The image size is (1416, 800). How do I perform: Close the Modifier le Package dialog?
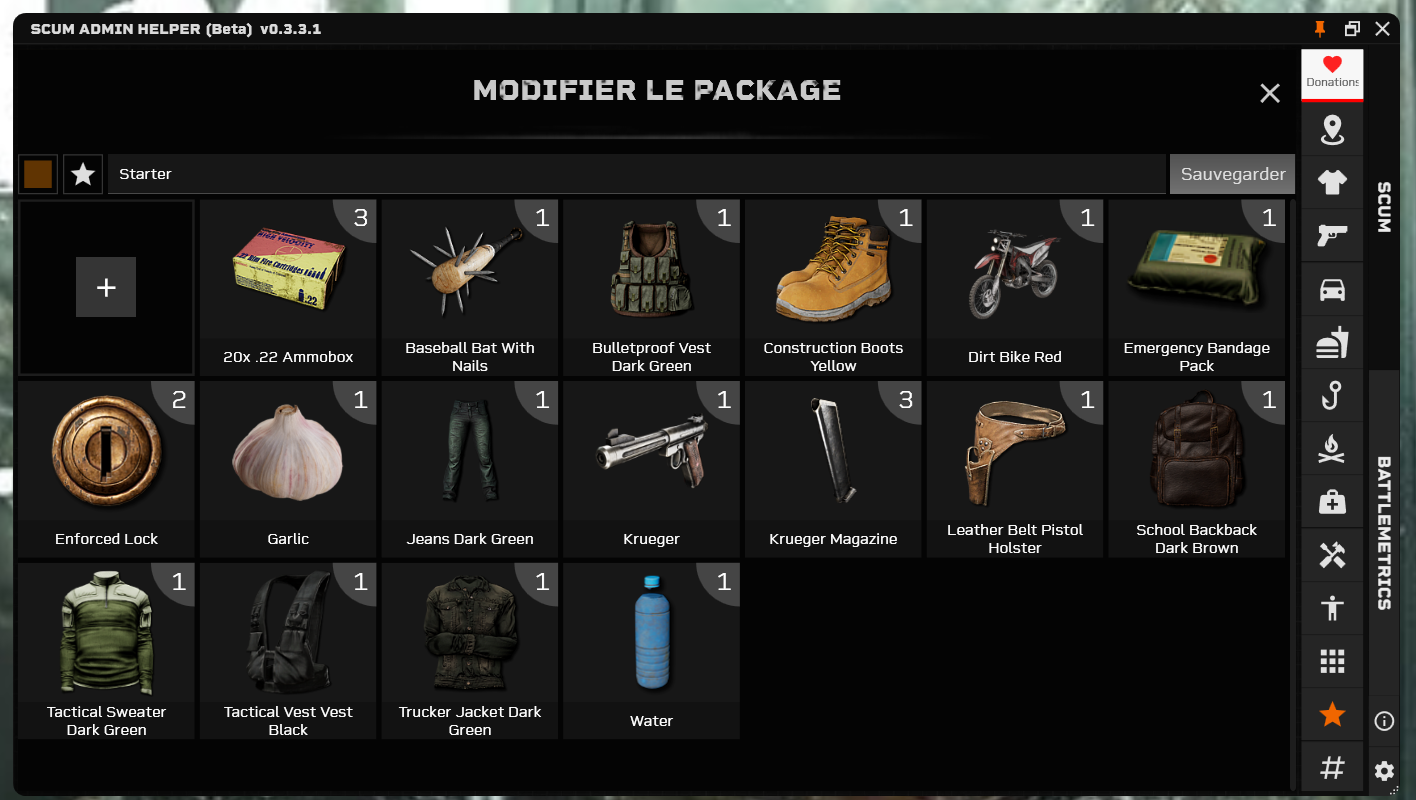1270,94
